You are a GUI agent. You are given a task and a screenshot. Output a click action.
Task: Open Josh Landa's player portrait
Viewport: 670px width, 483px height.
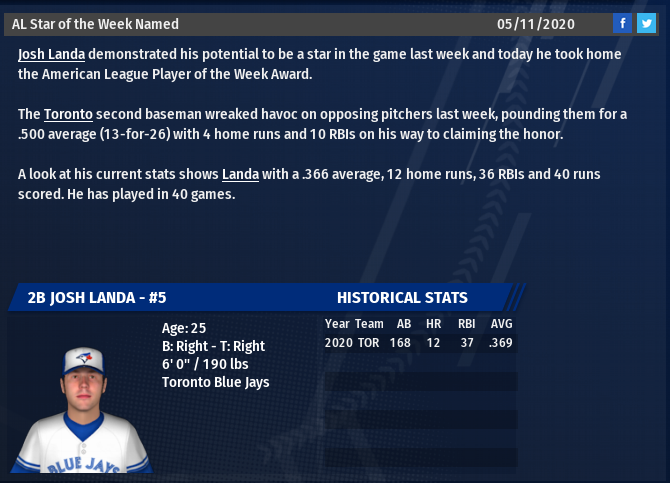tap(83, 410)
